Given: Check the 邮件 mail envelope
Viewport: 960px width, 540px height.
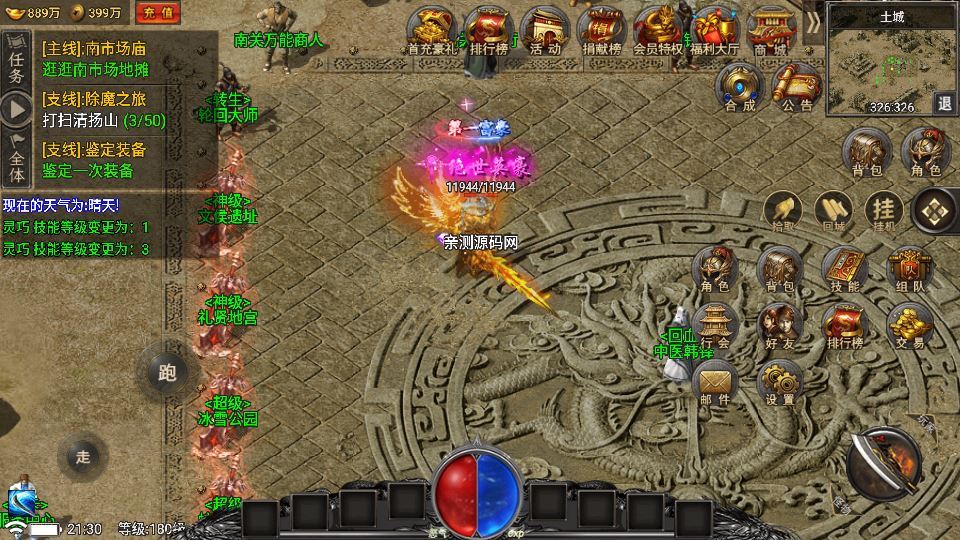Looking at the screenshot, I should [x=715, y=382].
